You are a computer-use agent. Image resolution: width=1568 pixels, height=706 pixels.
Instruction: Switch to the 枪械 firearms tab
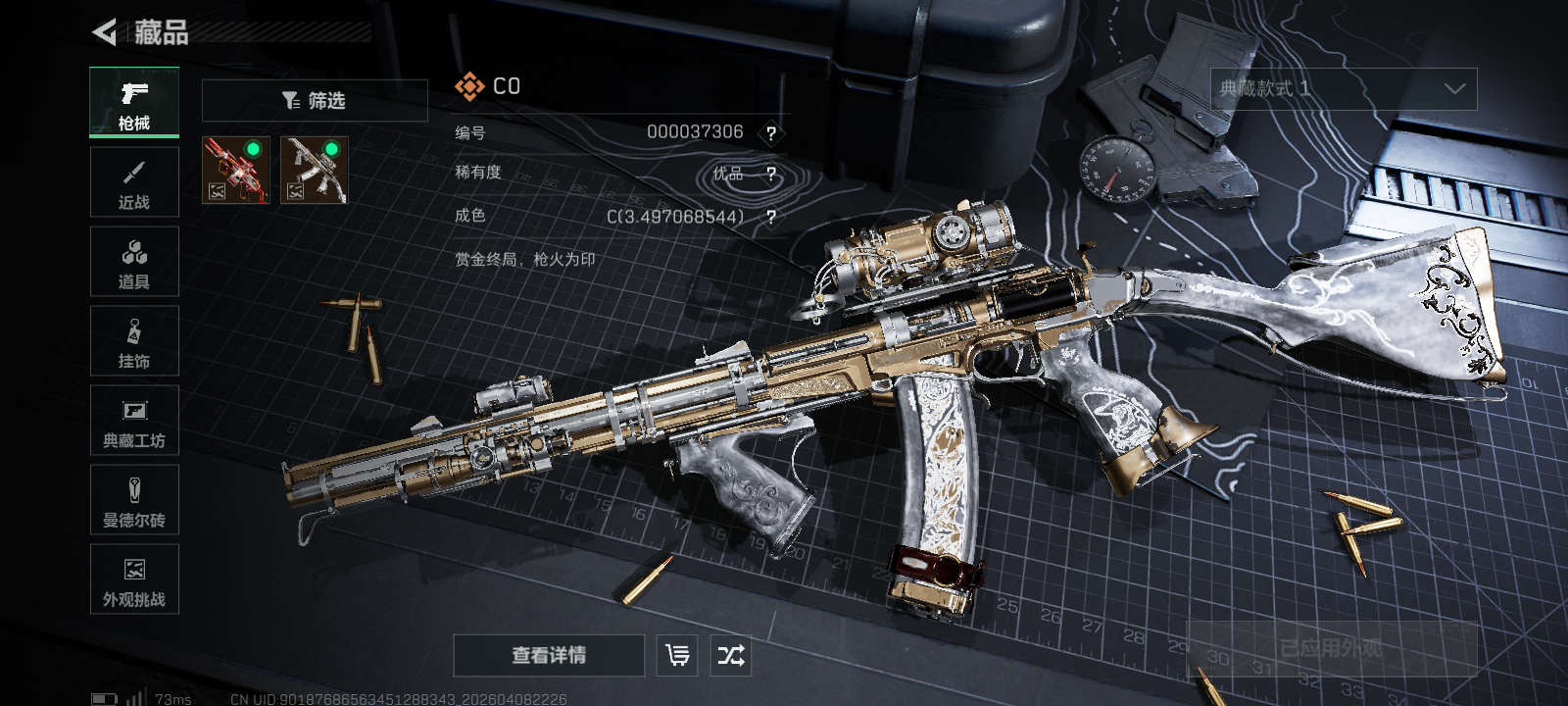134,103
